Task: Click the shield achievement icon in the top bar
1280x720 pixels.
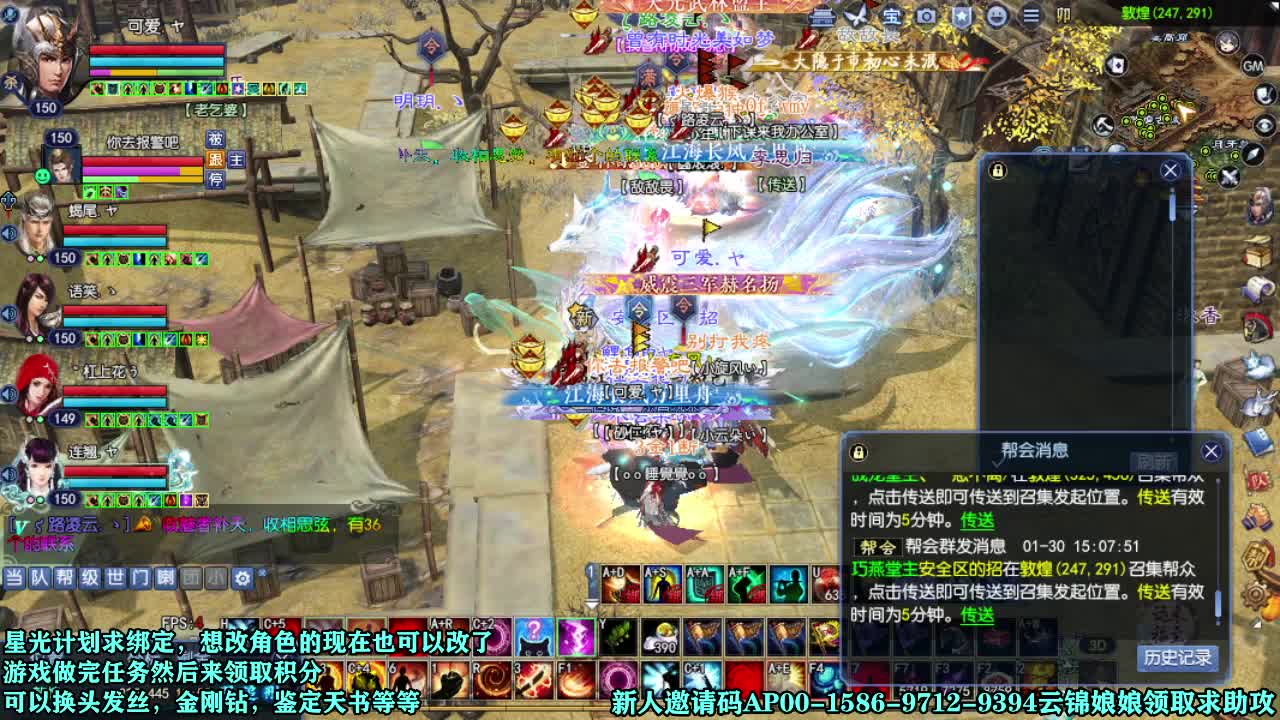Action: click(963, 15)
